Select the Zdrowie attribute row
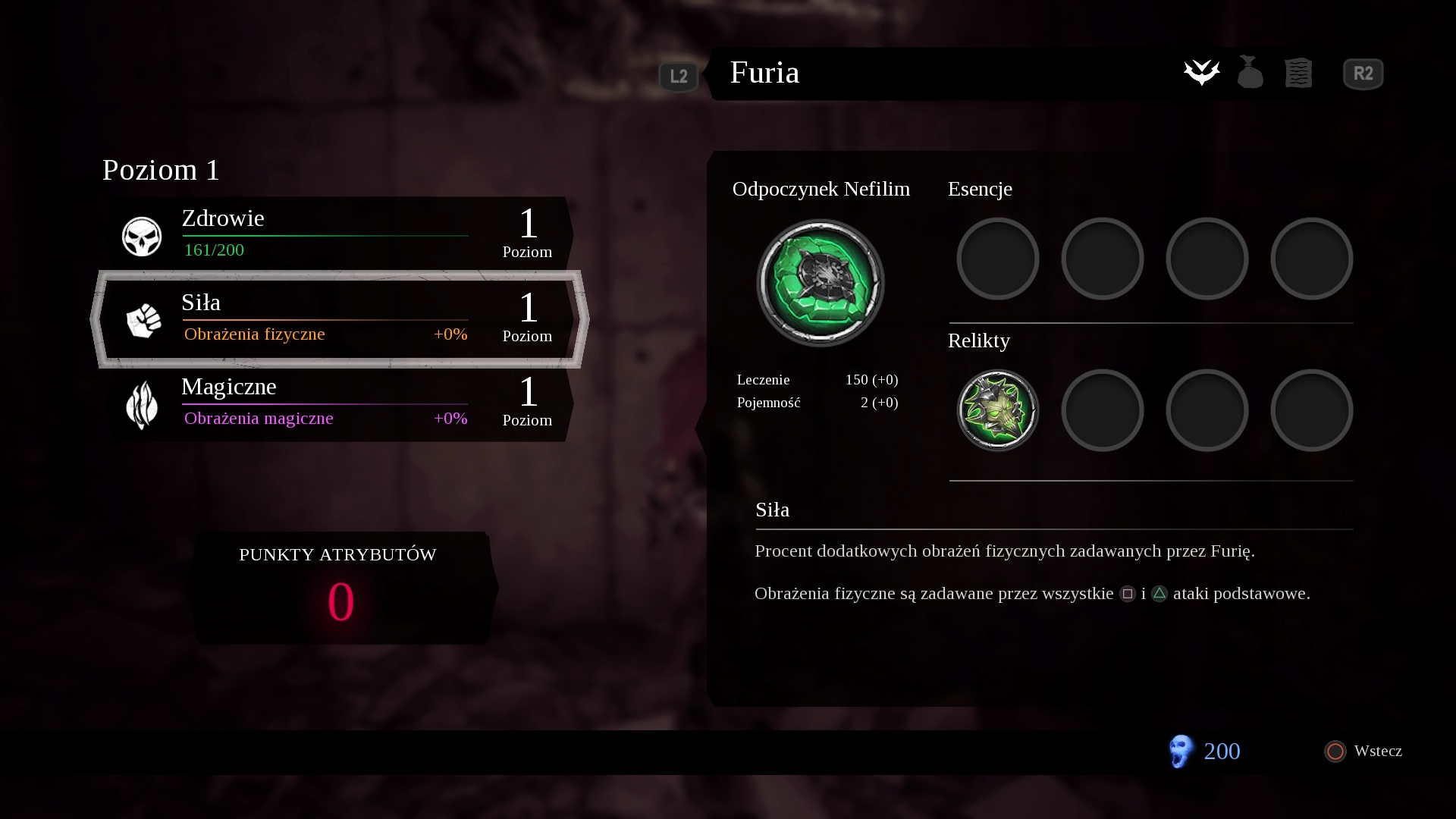 339,234
